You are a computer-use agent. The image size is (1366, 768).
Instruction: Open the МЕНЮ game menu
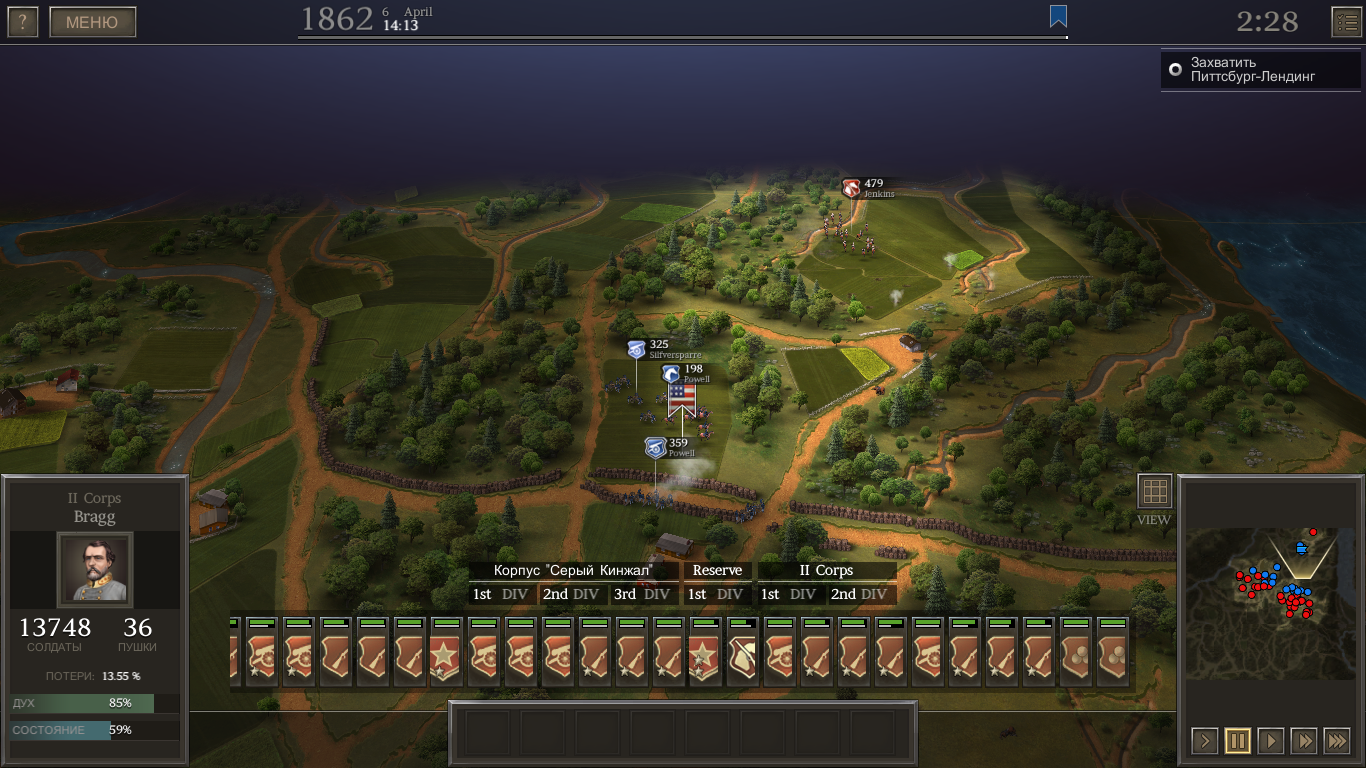click(x=92, y=22)
